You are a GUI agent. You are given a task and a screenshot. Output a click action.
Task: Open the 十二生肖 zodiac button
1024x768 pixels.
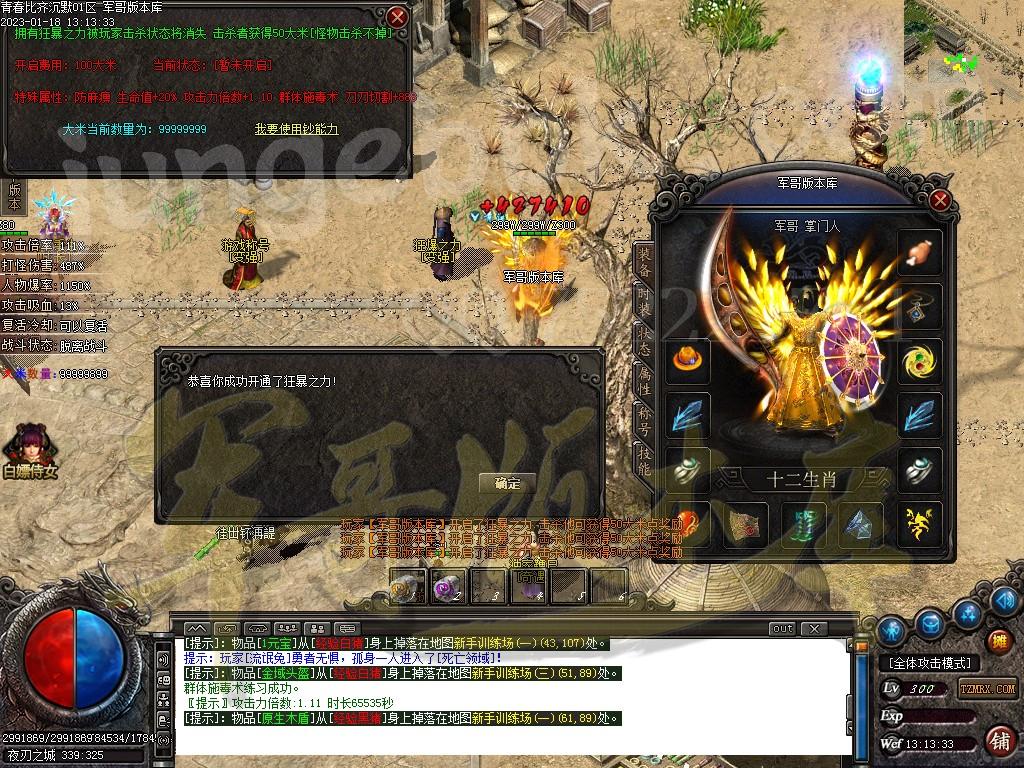pos(801,480)
